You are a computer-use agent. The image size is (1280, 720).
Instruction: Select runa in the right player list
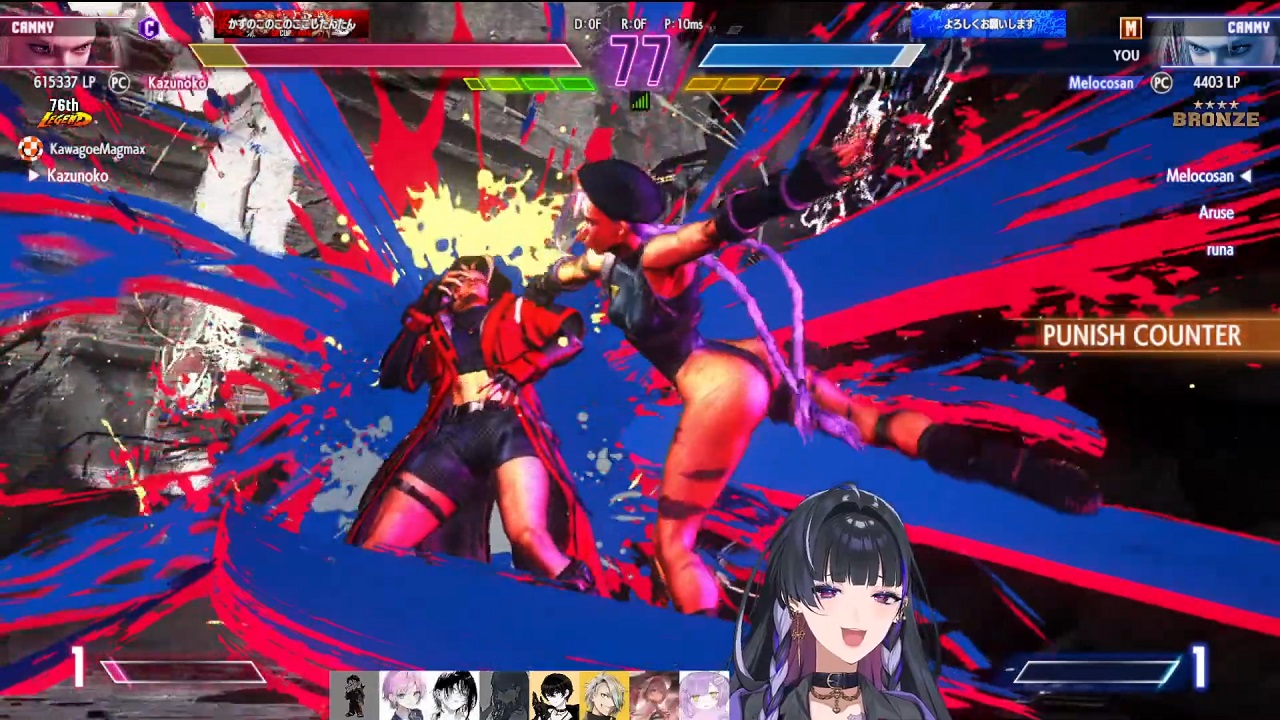pos(1219,250)
